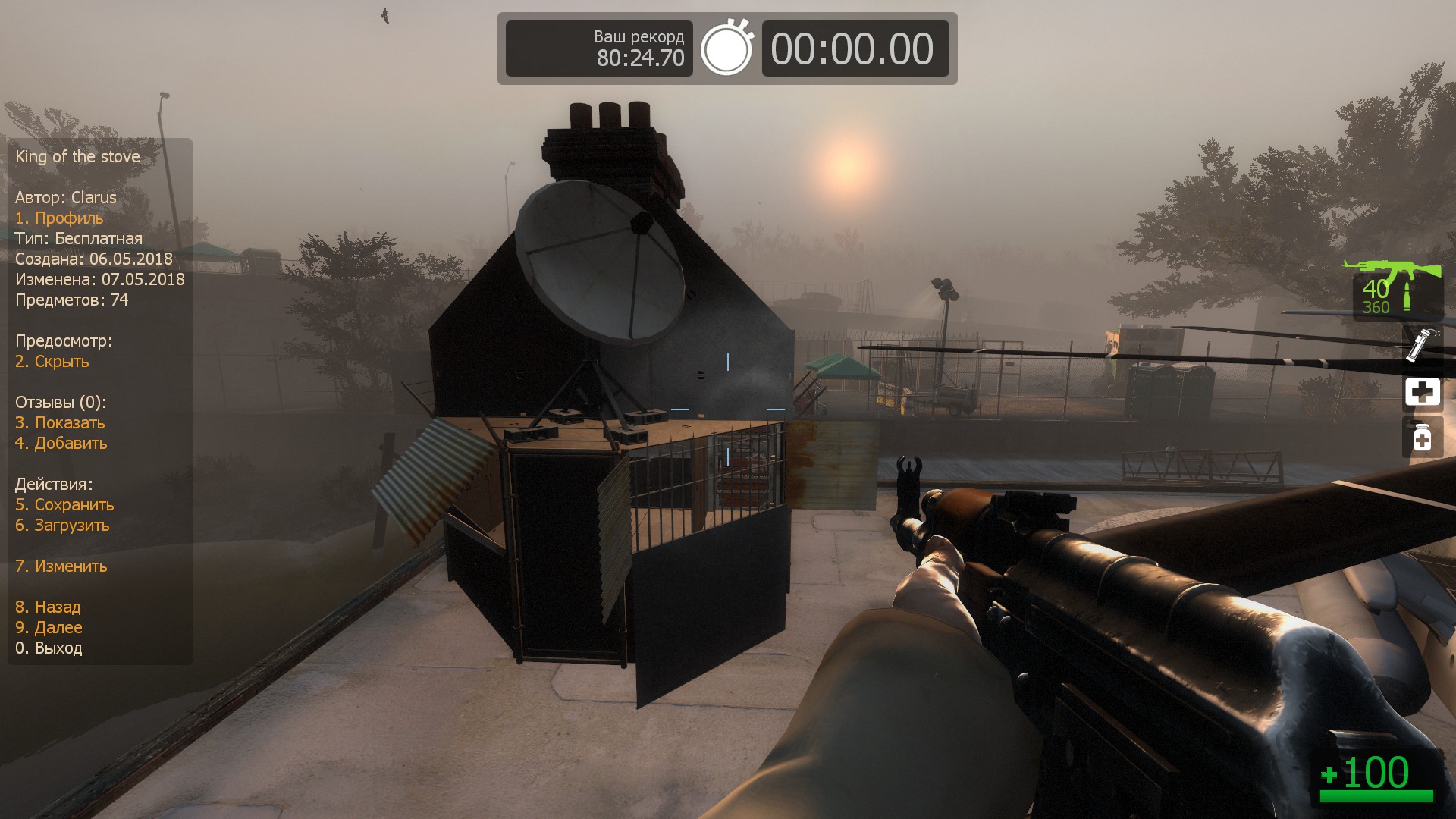
Task: Choose the Изменить edit option
Action: coord(61,566)
